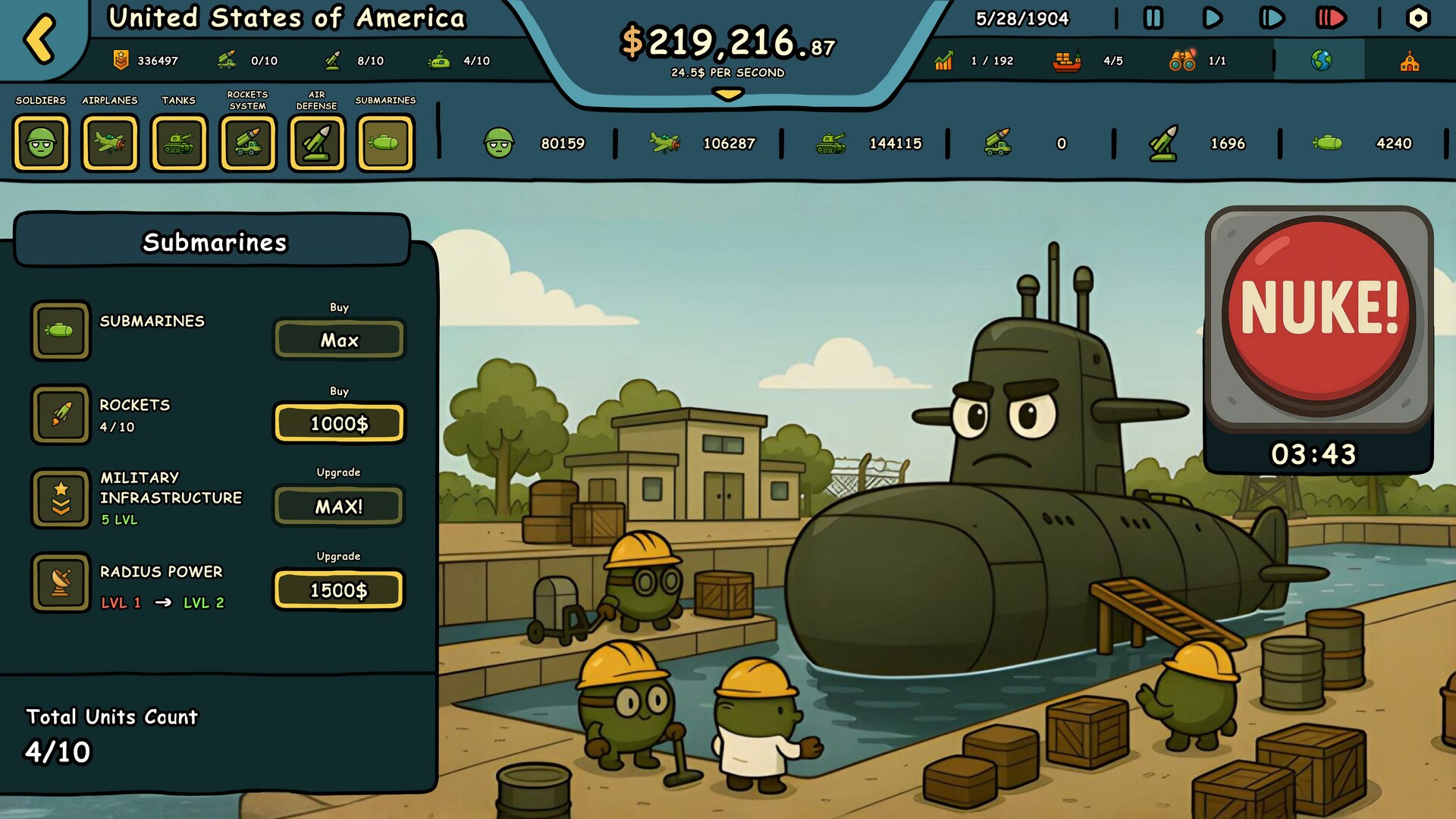This screenshot has height=819, width=1456.
Task: Choose the Air Defense category
Action: point(317,143)
